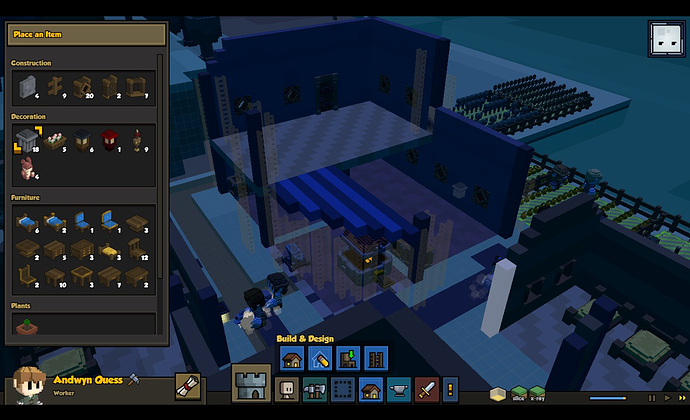Select the place item green arrow tool

(x=349, y=358)
